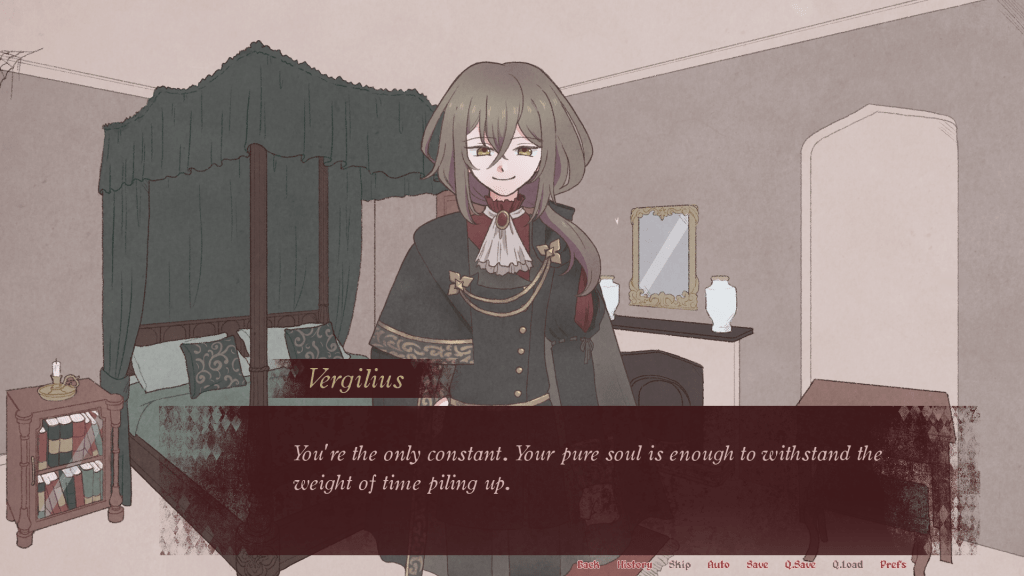Screen dimensions: 1024x576
Task: Toggle Auto dialogue advance
Action: (x=718, y=565)
